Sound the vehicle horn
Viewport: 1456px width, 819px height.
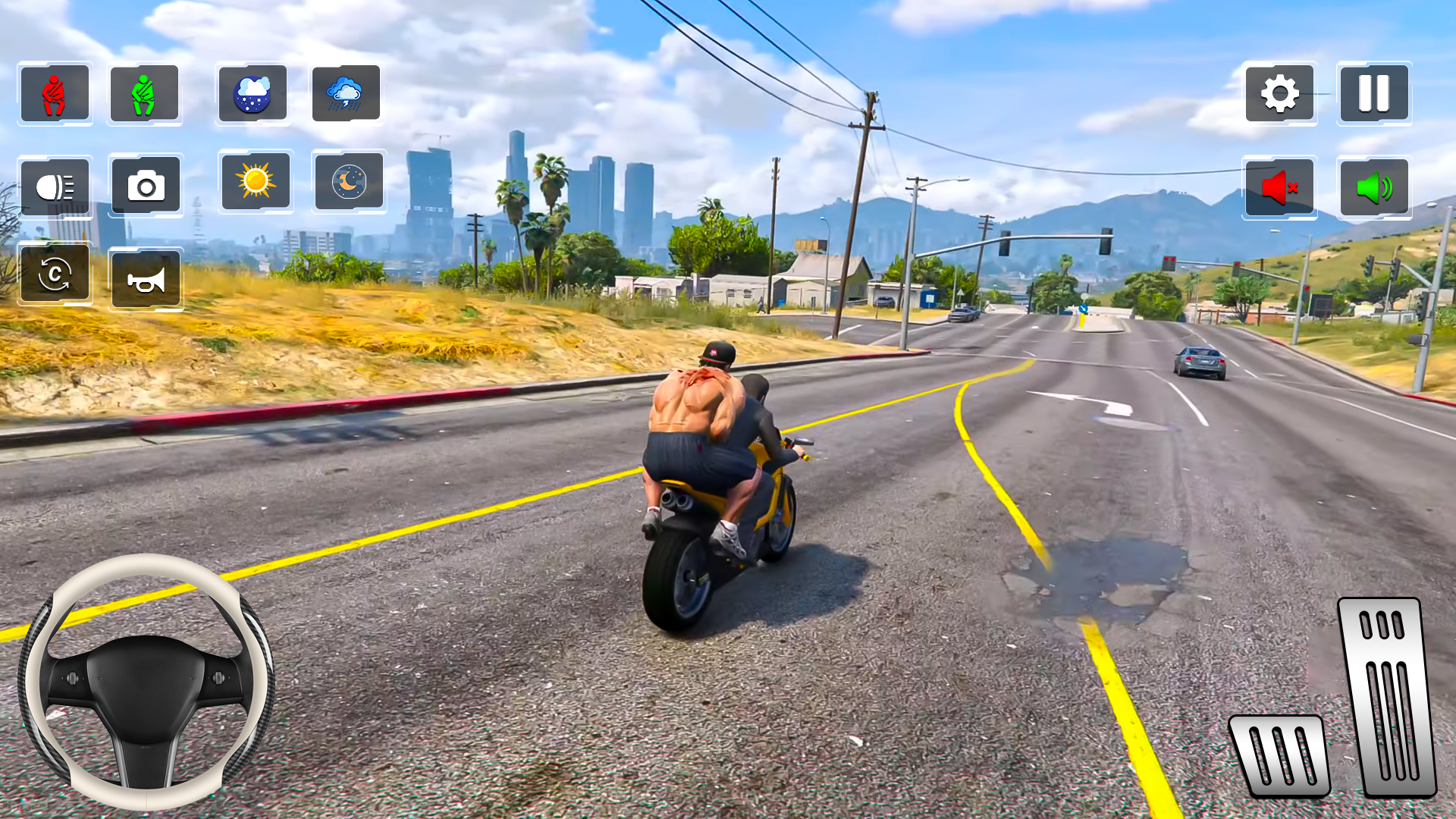[x=147, y=278]
